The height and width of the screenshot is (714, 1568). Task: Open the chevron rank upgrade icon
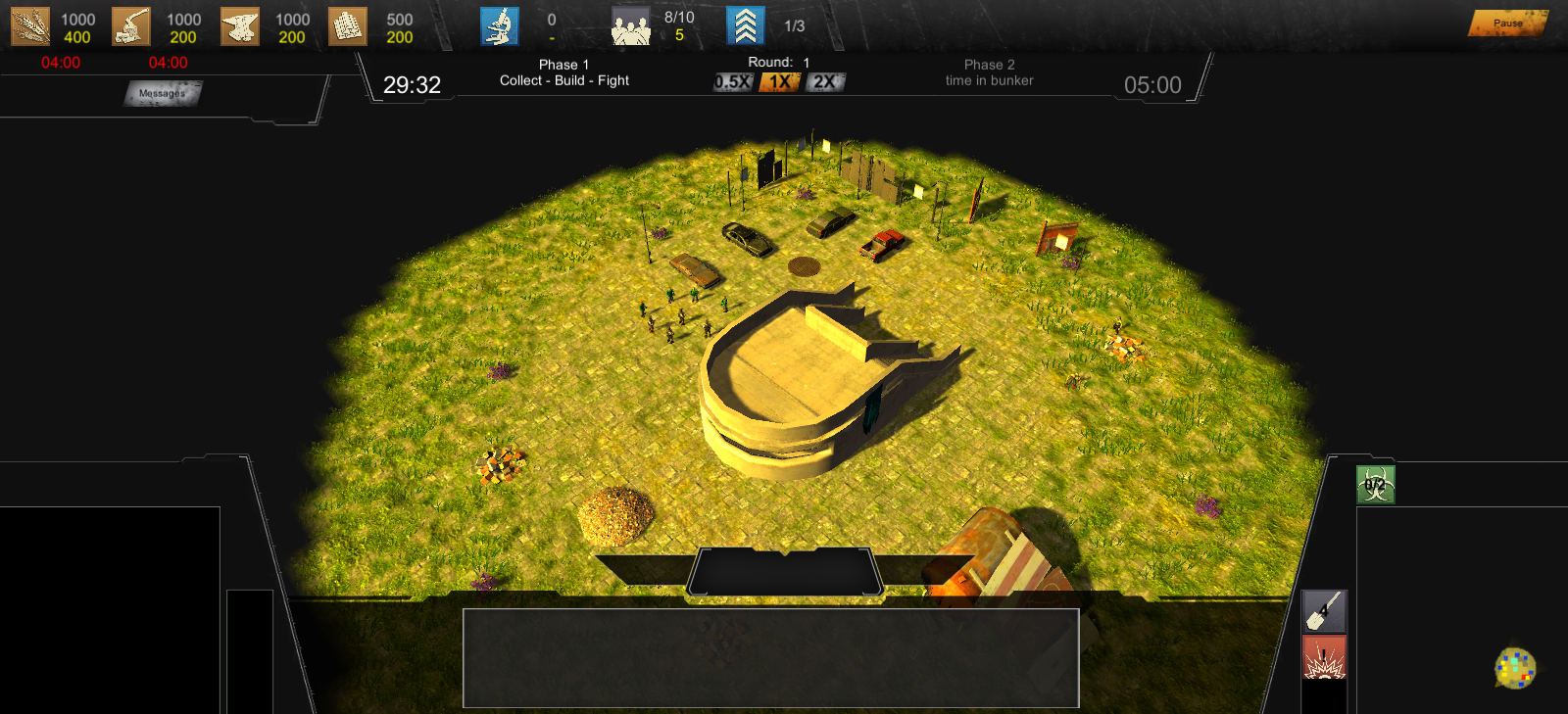(745, 26)
